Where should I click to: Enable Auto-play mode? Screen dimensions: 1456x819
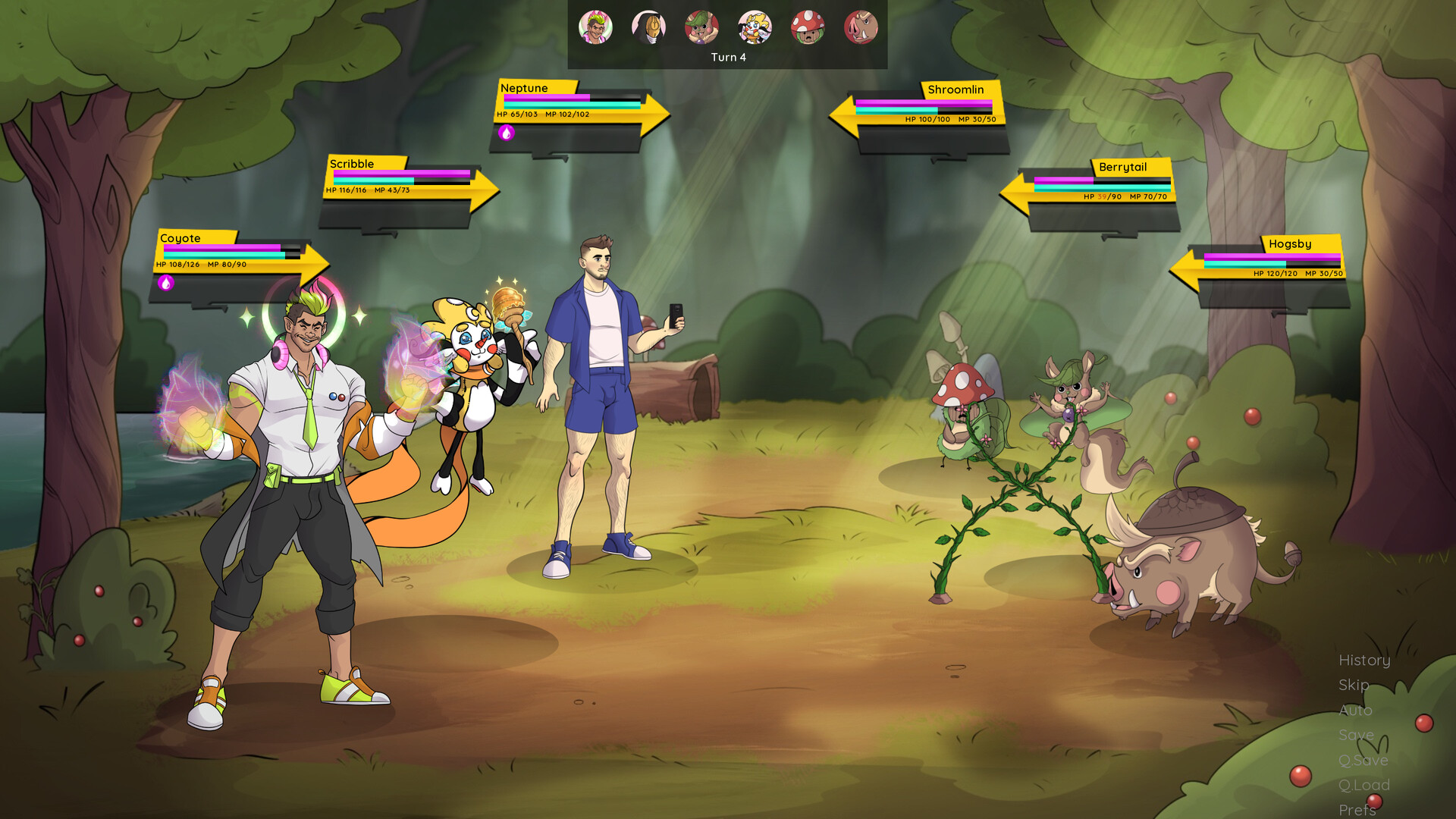click(1355, 711)
